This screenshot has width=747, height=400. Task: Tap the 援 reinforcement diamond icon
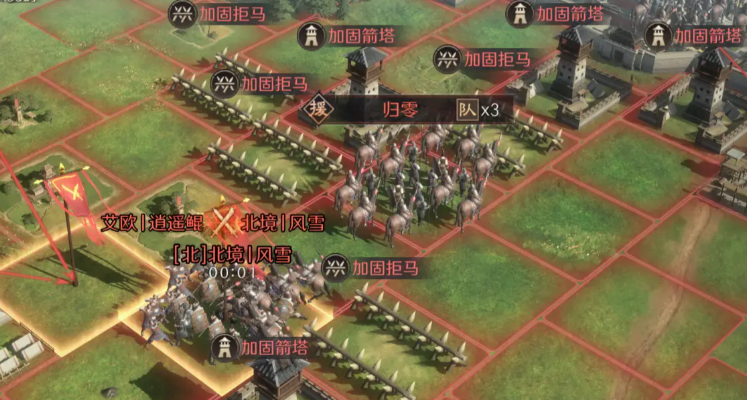(316, 109)
